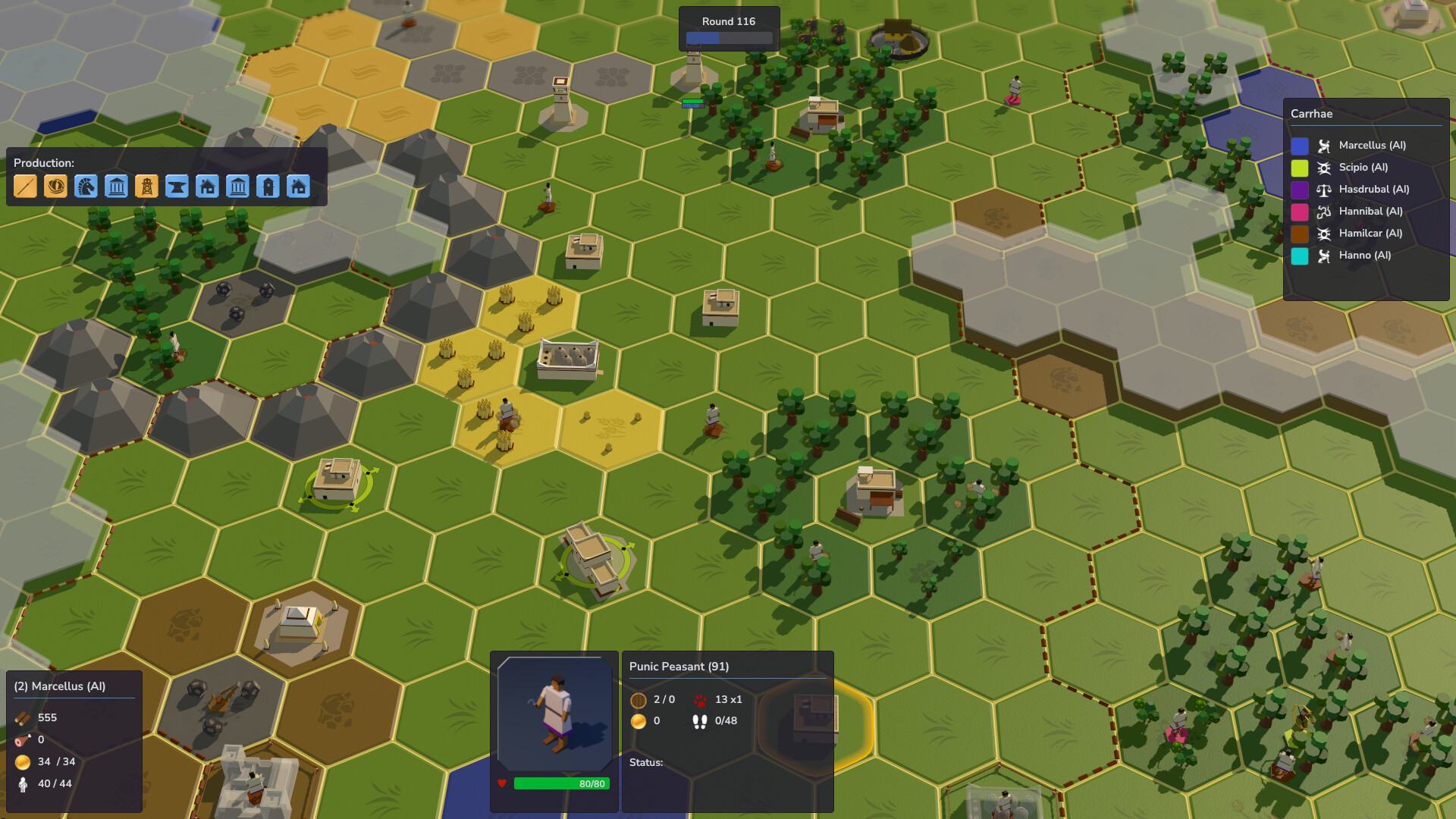Open the Punic Peasant (91) title header
The image size is (1456, 819).
(679, 667)
